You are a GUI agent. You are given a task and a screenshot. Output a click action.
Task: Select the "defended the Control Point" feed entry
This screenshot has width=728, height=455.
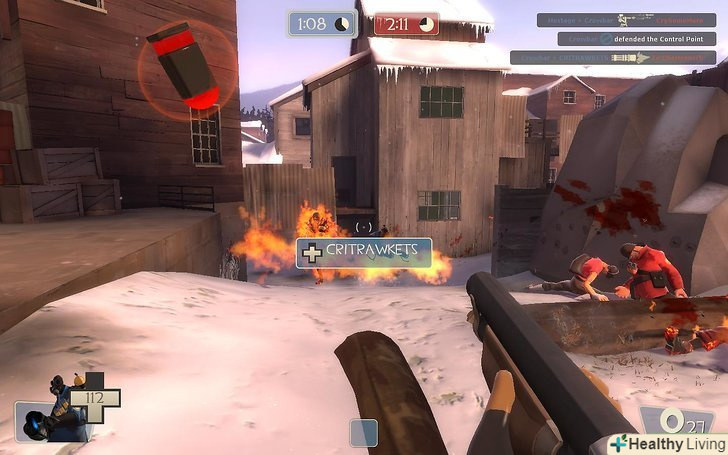tap(636, 39)
